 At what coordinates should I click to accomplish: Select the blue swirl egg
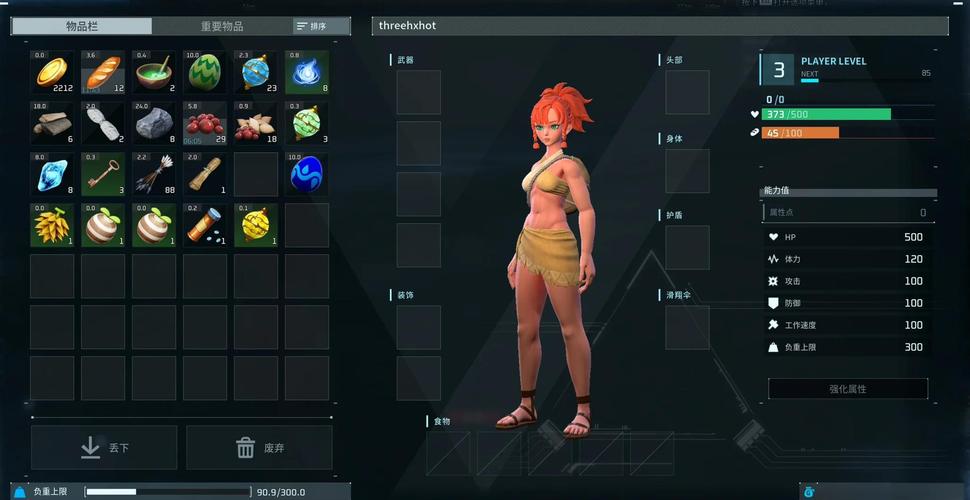tap(307, 174)
